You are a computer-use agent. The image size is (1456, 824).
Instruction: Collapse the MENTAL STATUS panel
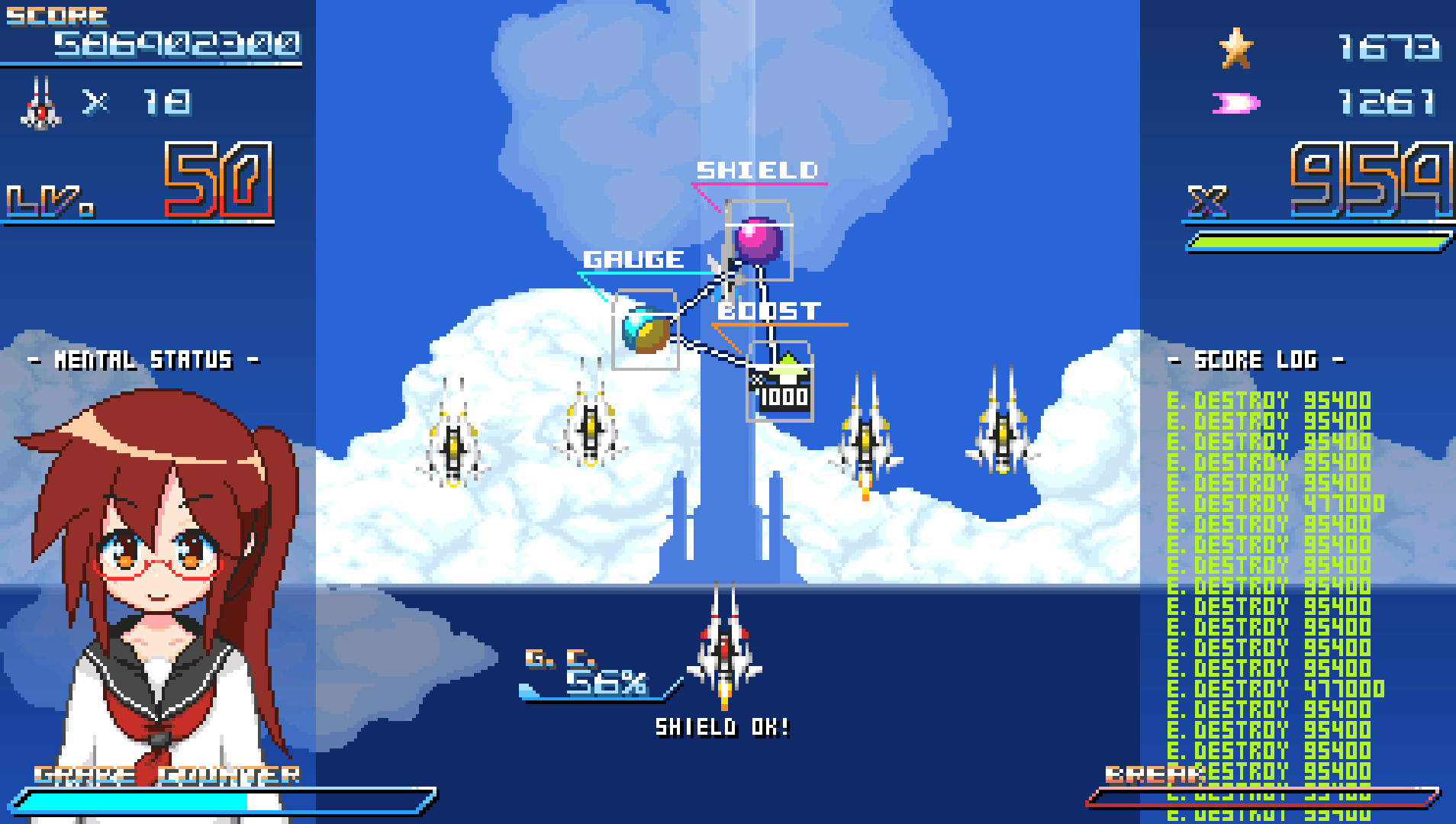(x=142, y=361)
